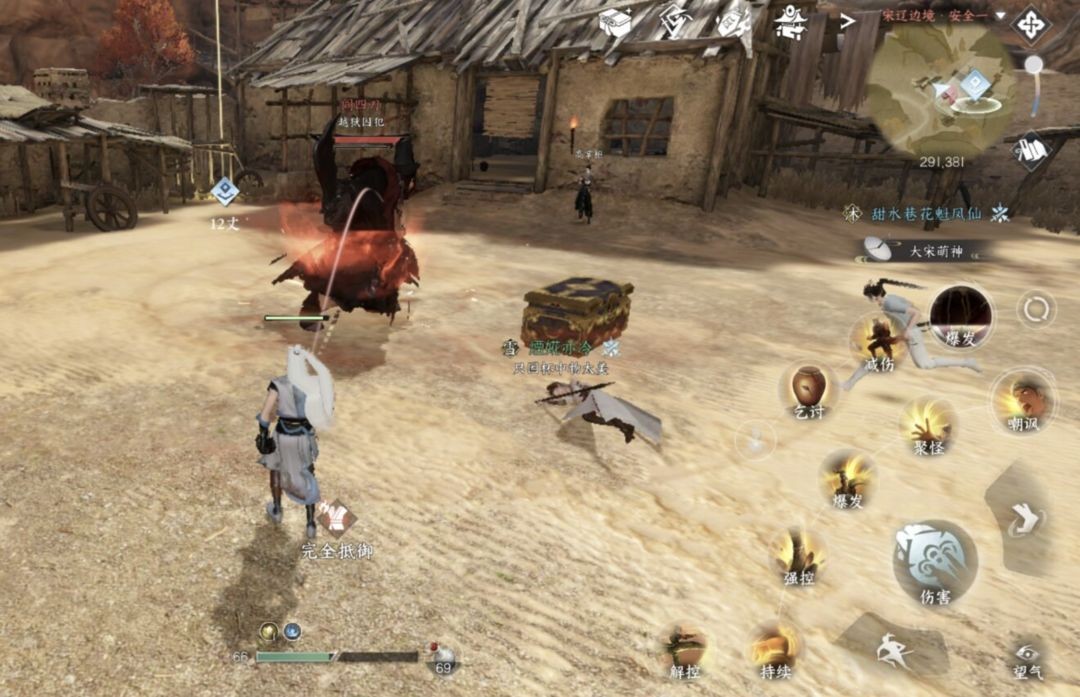
Task: Use the 乞讨 clay pot skill
Action: [808, 389]
